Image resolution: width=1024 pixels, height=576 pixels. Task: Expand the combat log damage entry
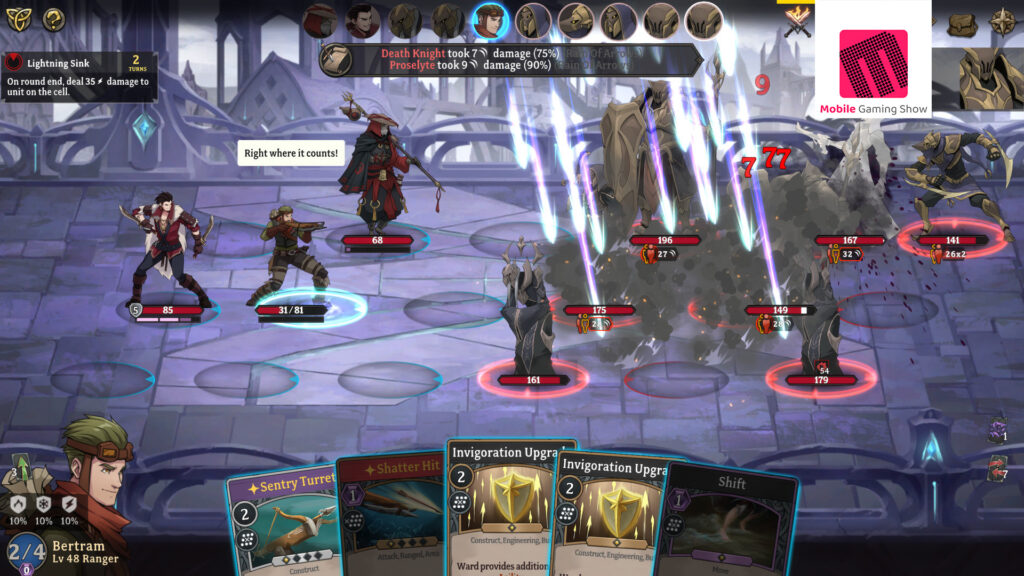pyautogui.click(x=510, y=59)
